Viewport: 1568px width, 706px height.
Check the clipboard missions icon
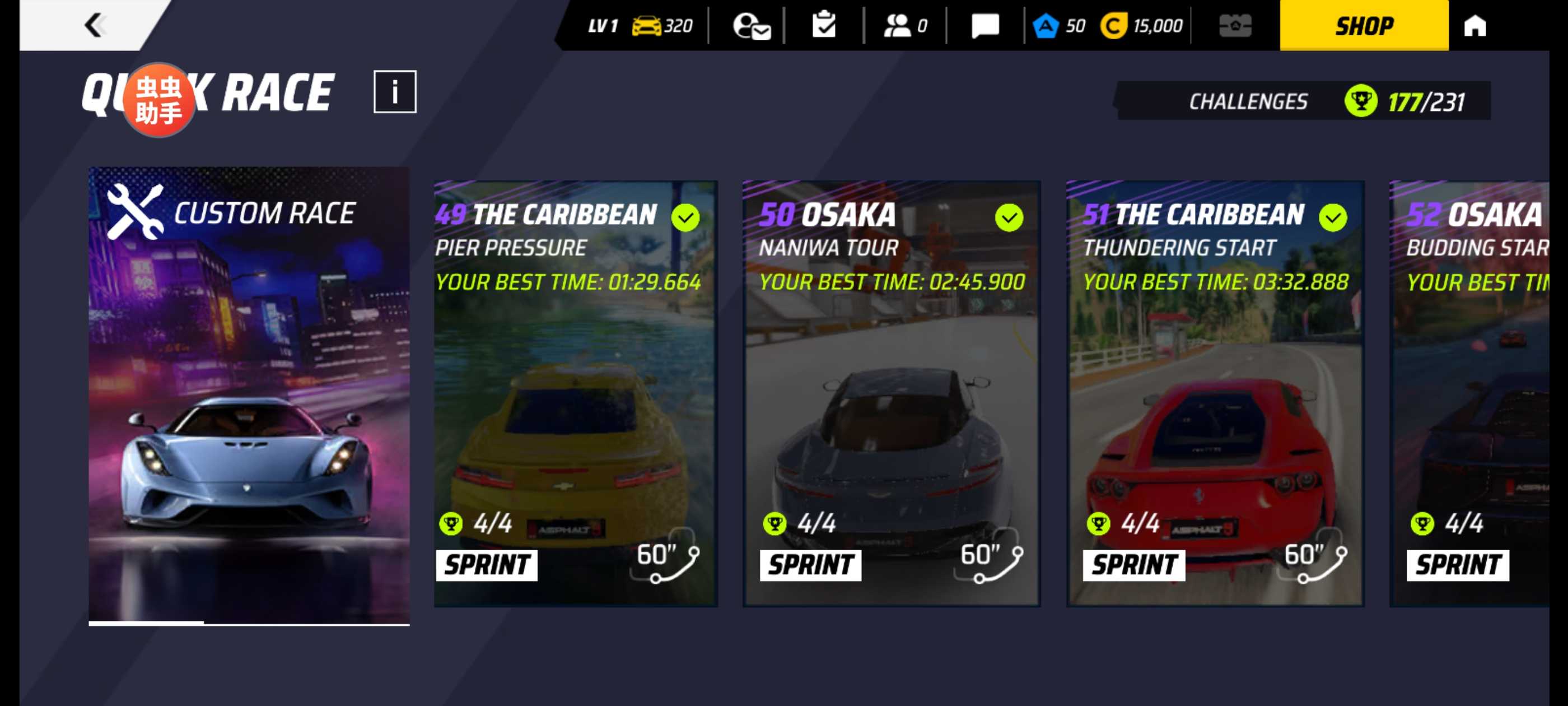[x=824, y=26]
